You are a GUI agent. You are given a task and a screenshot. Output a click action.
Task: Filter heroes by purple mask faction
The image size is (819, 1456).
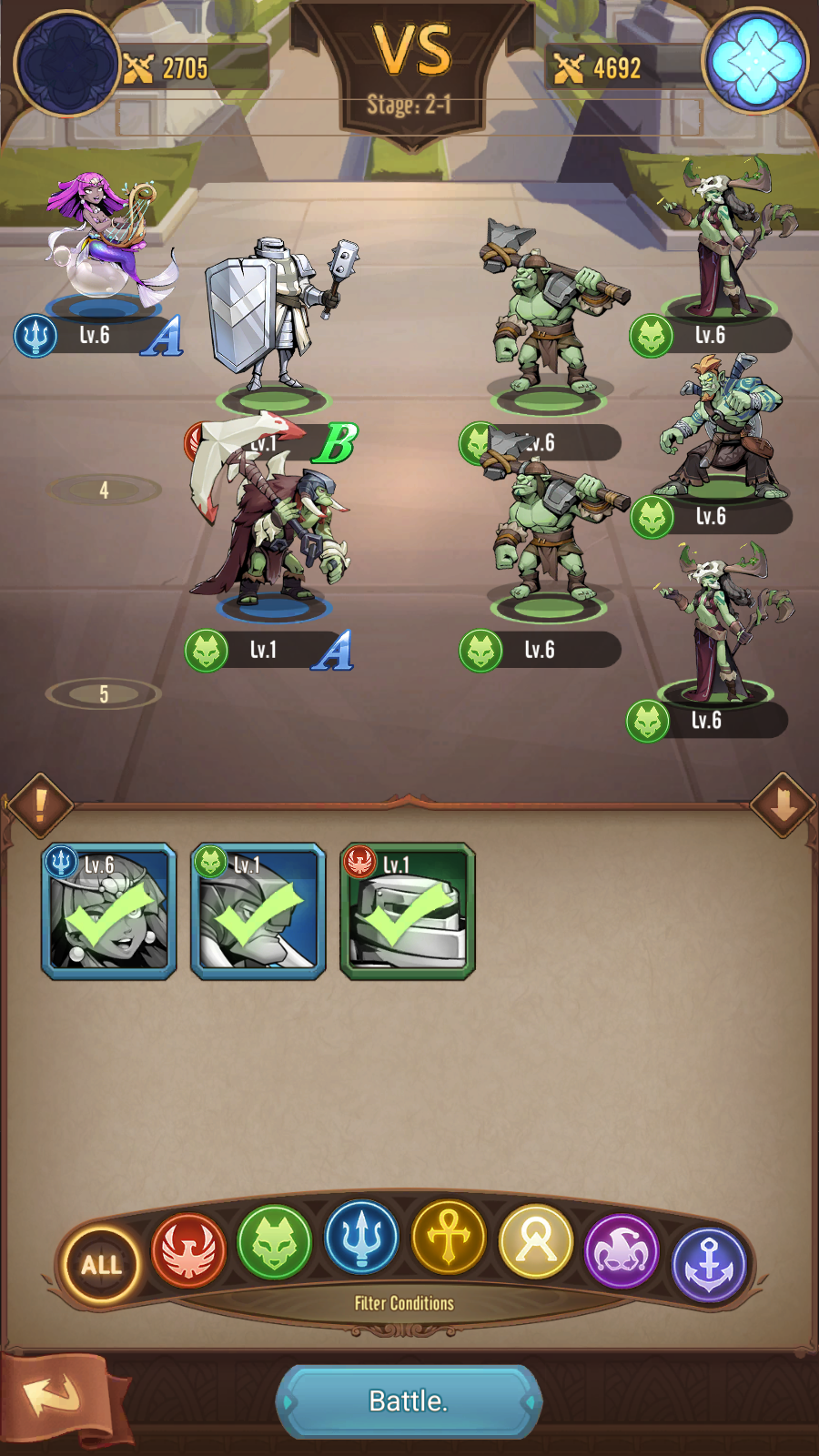[x=622, y=1250]
